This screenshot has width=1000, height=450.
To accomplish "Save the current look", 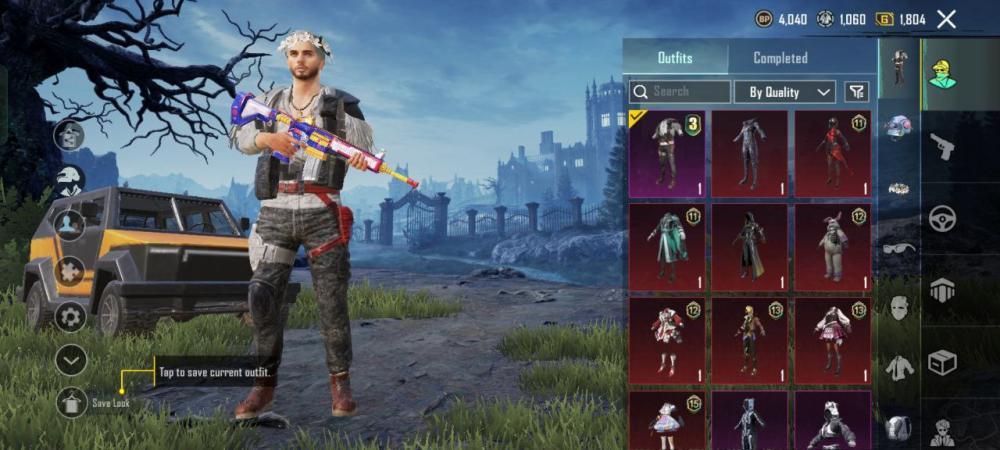I will tap(72, 402).
